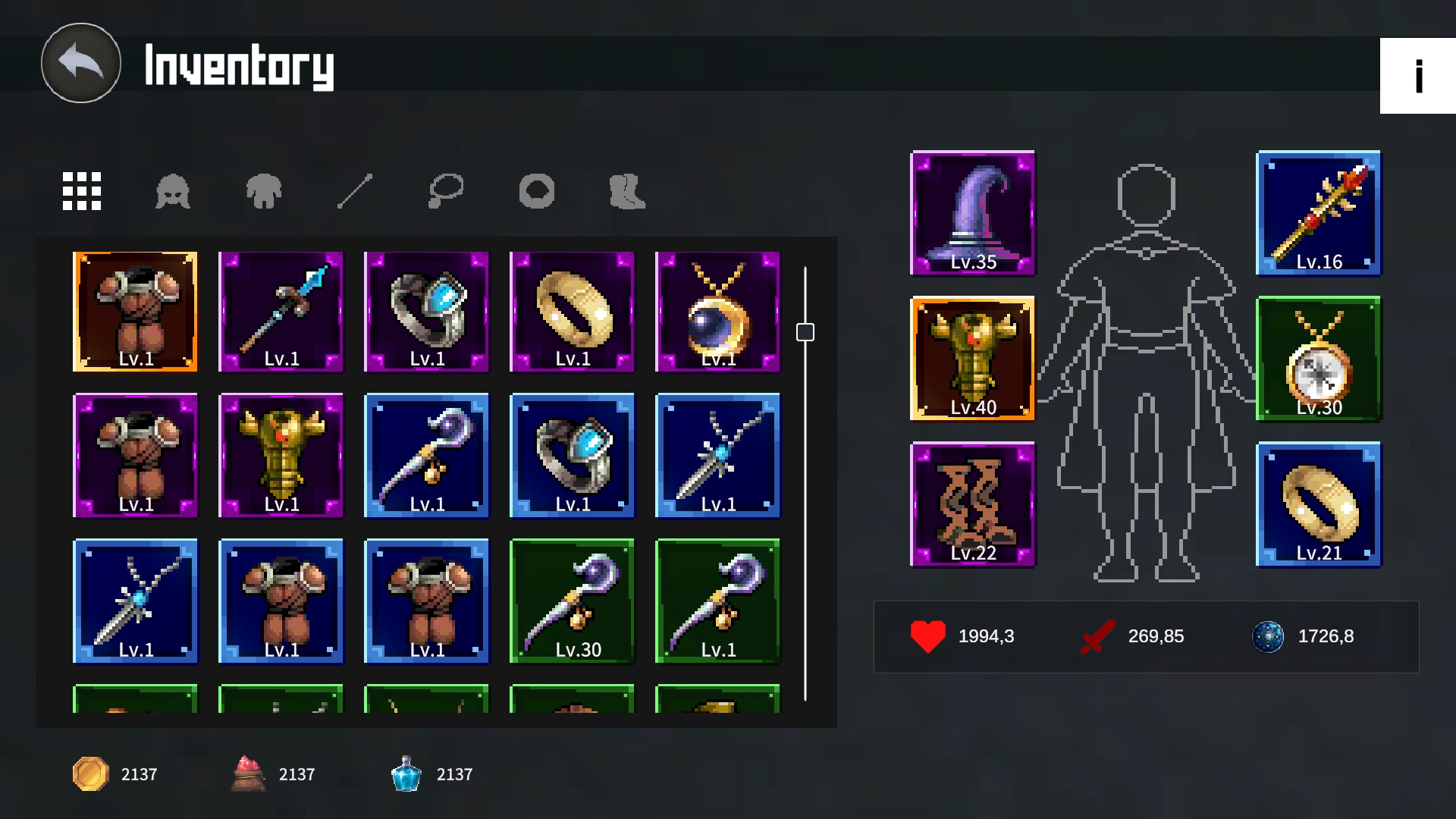Pick the purple-bordered gold ring Lv.1

point(572,312)
